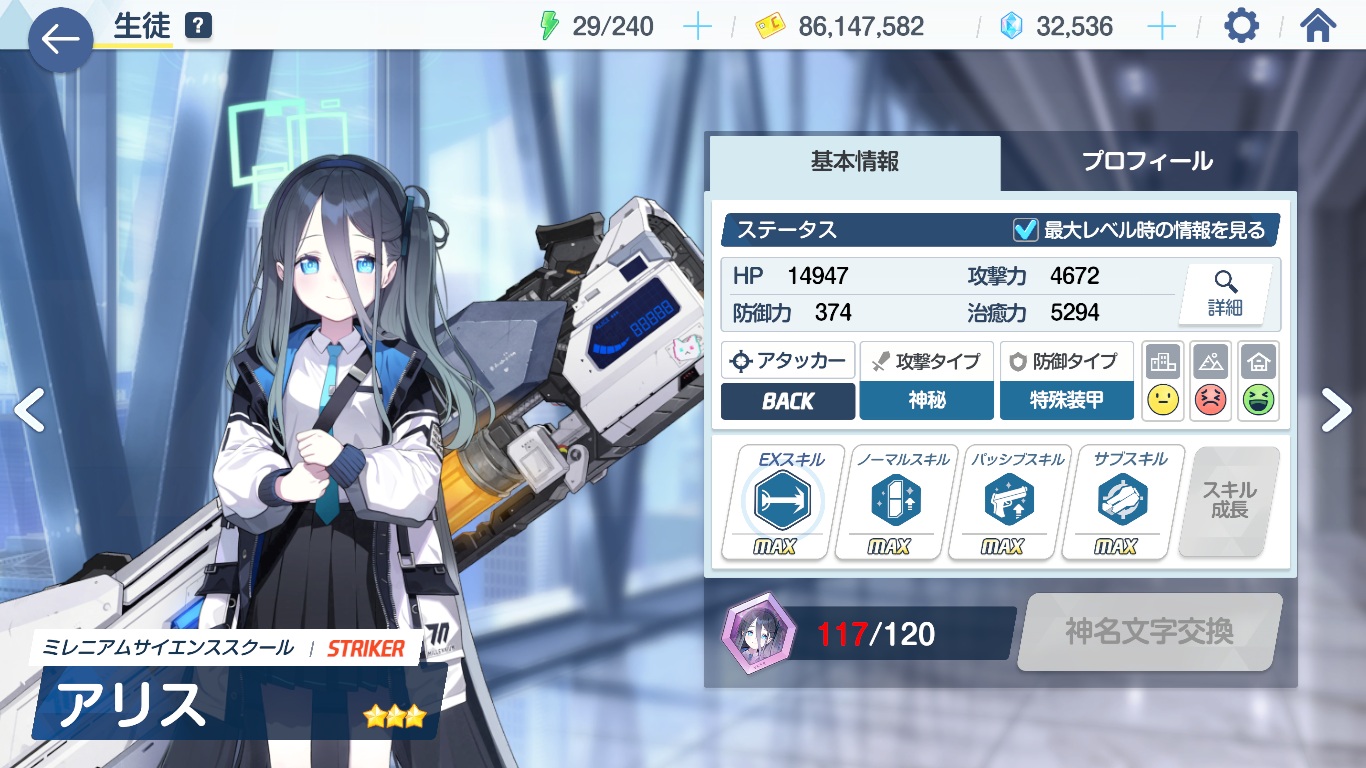Go back with the arrow button

coord(60,40)
